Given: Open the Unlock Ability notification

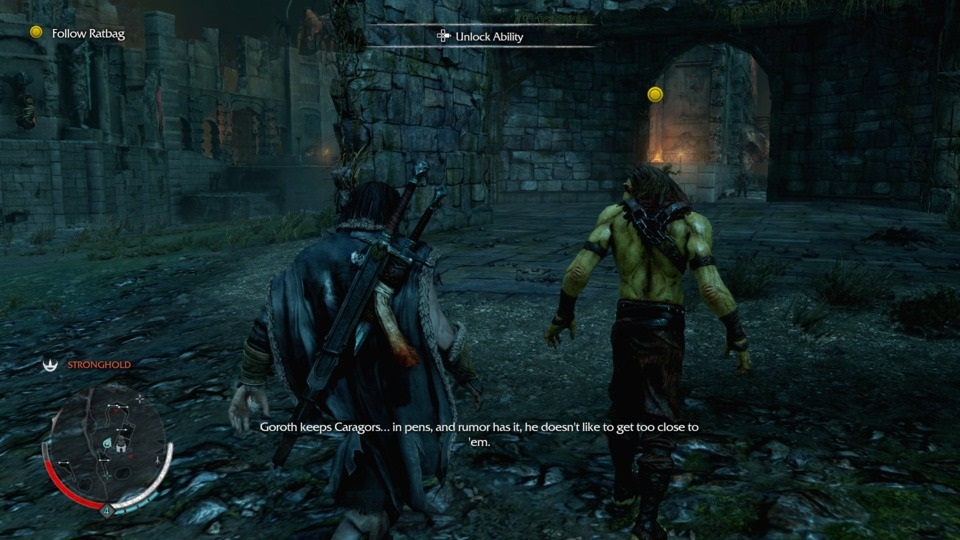Looking at the screenshot, I should point(480,37).
